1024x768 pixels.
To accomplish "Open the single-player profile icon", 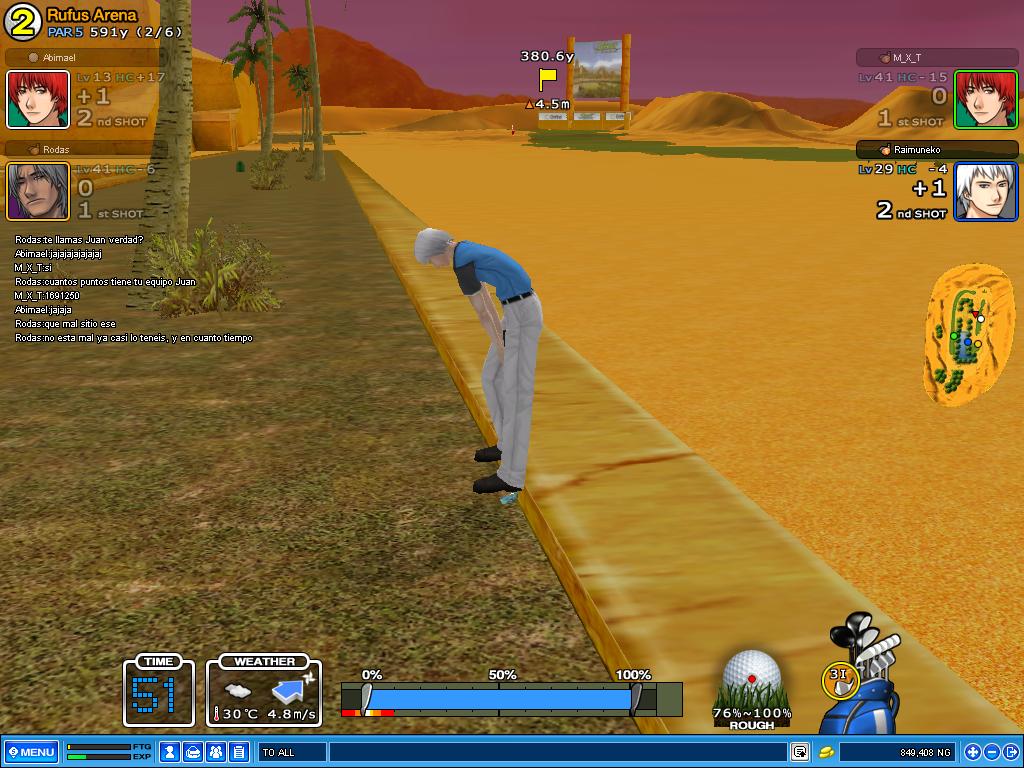I will 171,752.
